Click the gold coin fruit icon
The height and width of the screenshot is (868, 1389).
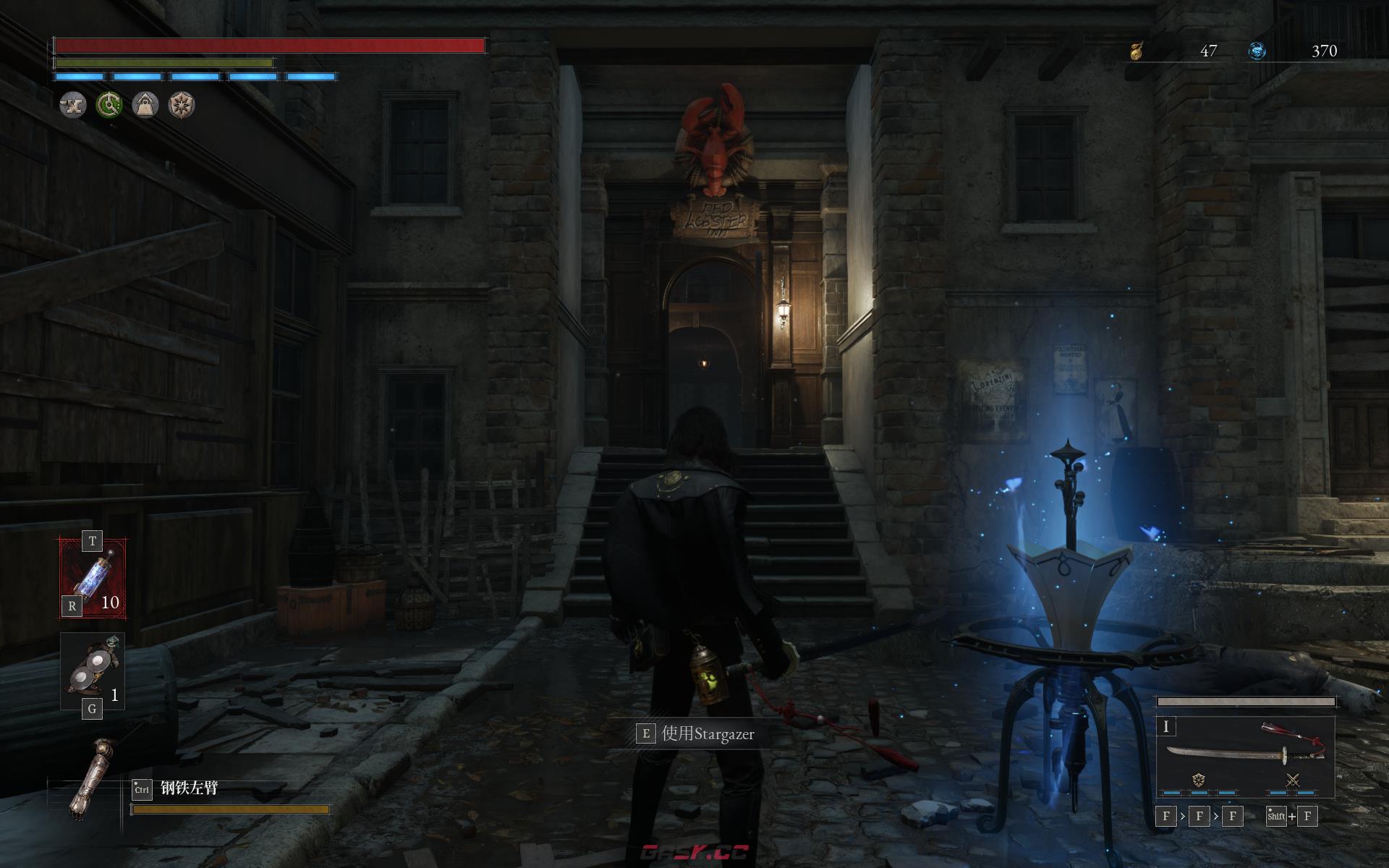(1137, 51)
